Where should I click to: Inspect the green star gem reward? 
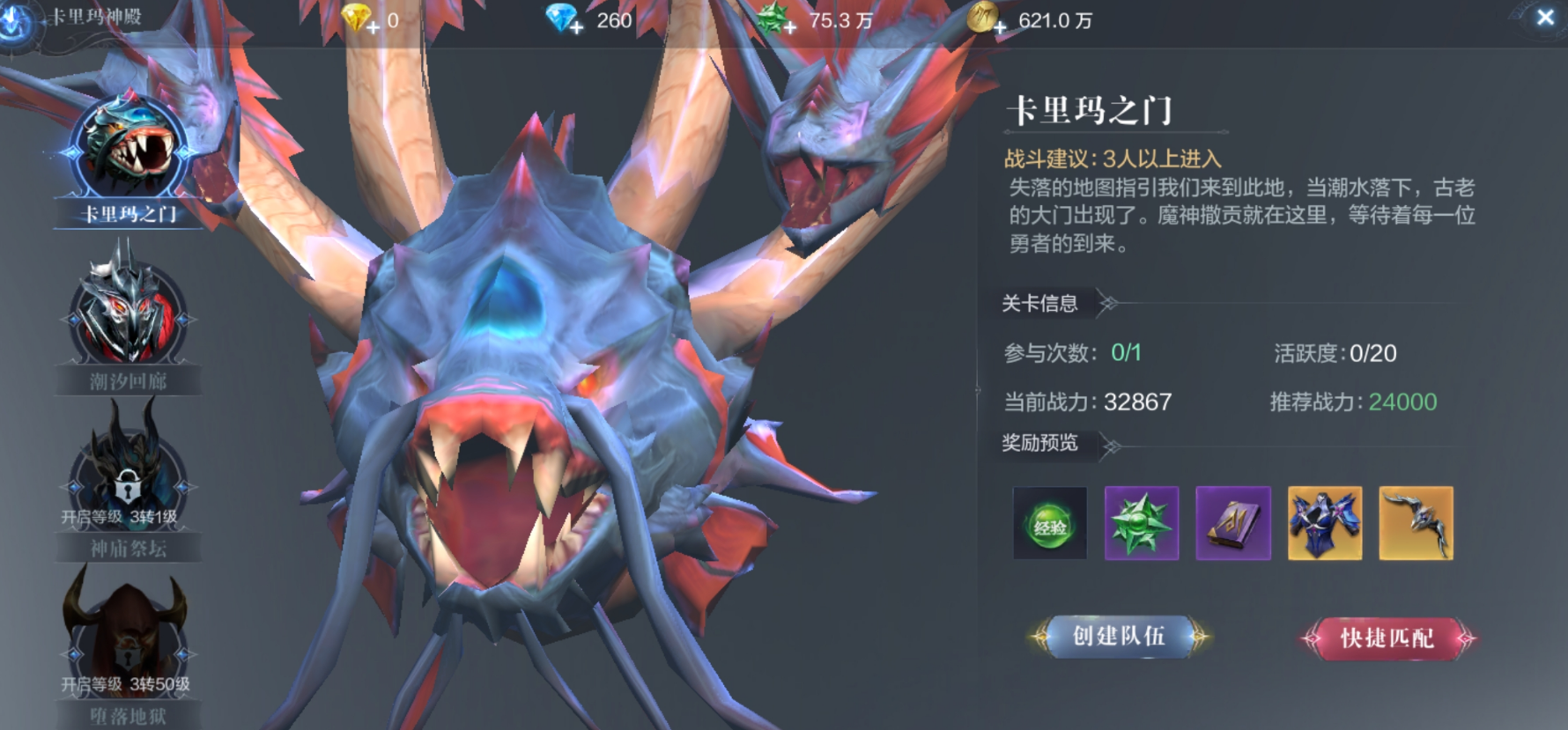click(x=1142, y=524)
